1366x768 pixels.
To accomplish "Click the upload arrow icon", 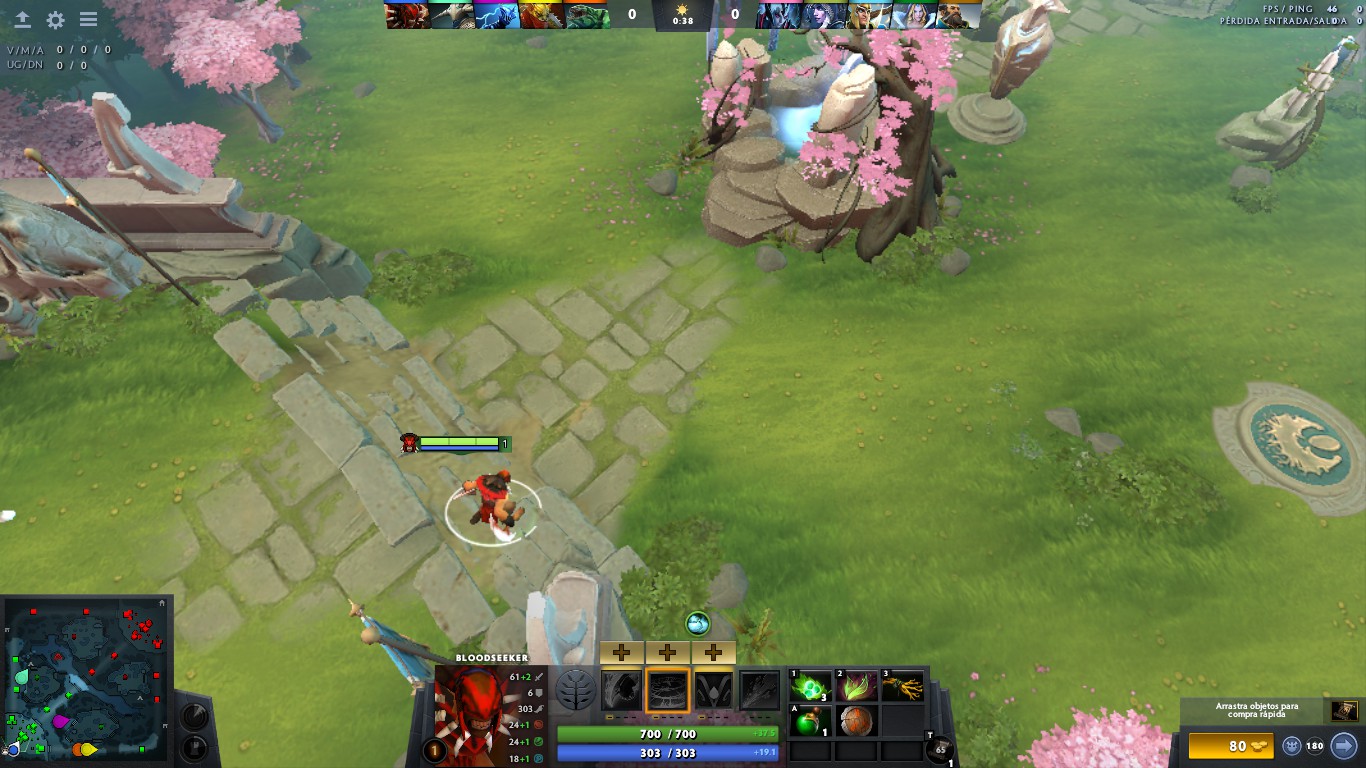I will click(x=22, y=20).
